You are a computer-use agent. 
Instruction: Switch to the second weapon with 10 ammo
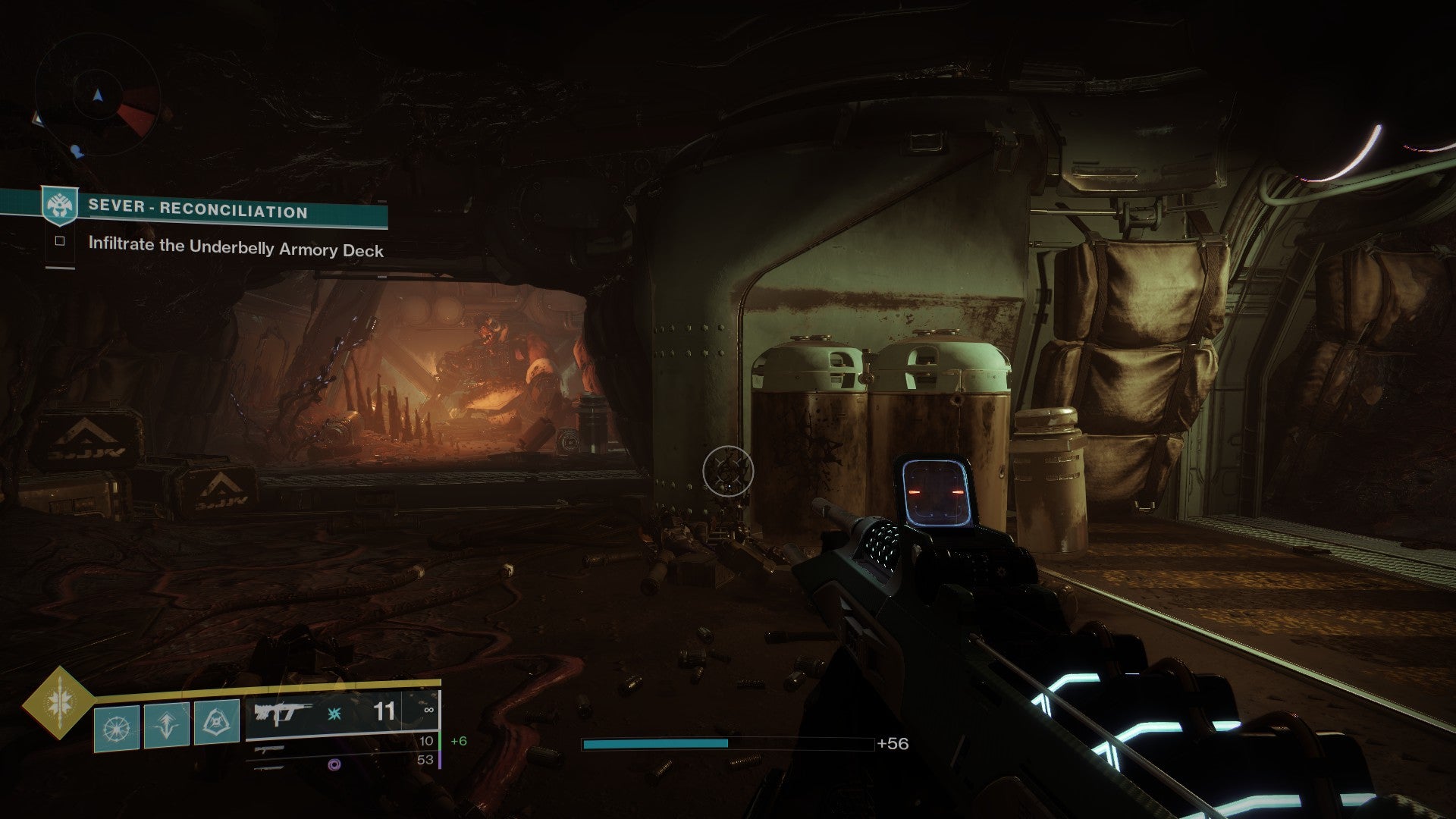click(x=341, y=743)
